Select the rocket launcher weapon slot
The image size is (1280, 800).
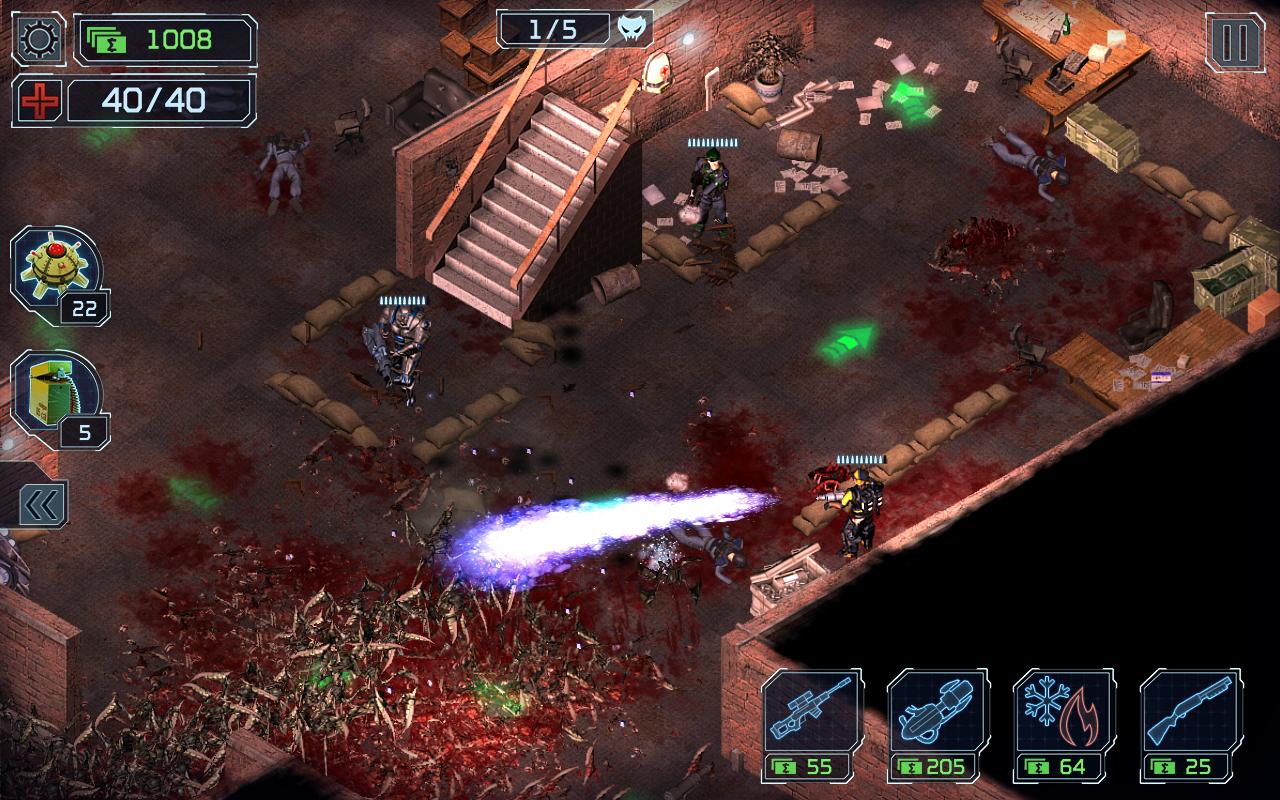click(x=940, y=710)
